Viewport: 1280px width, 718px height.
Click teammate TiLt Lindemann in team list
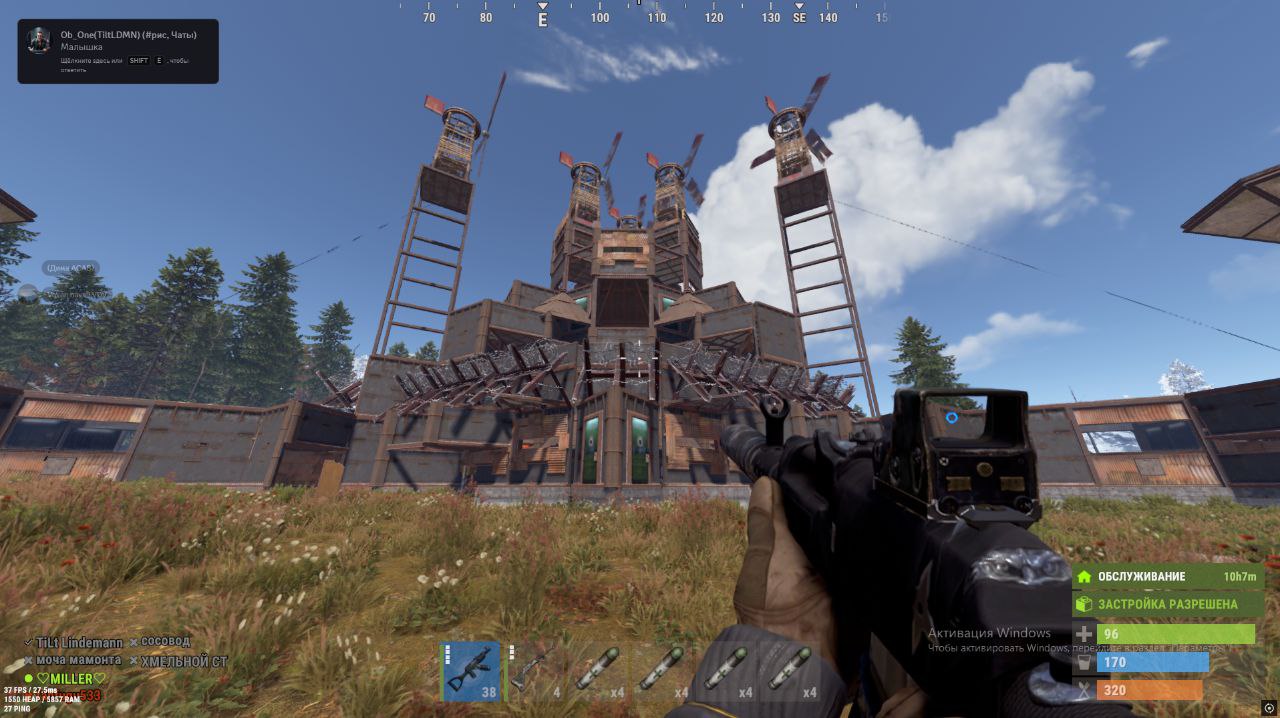tap(79, 642)
